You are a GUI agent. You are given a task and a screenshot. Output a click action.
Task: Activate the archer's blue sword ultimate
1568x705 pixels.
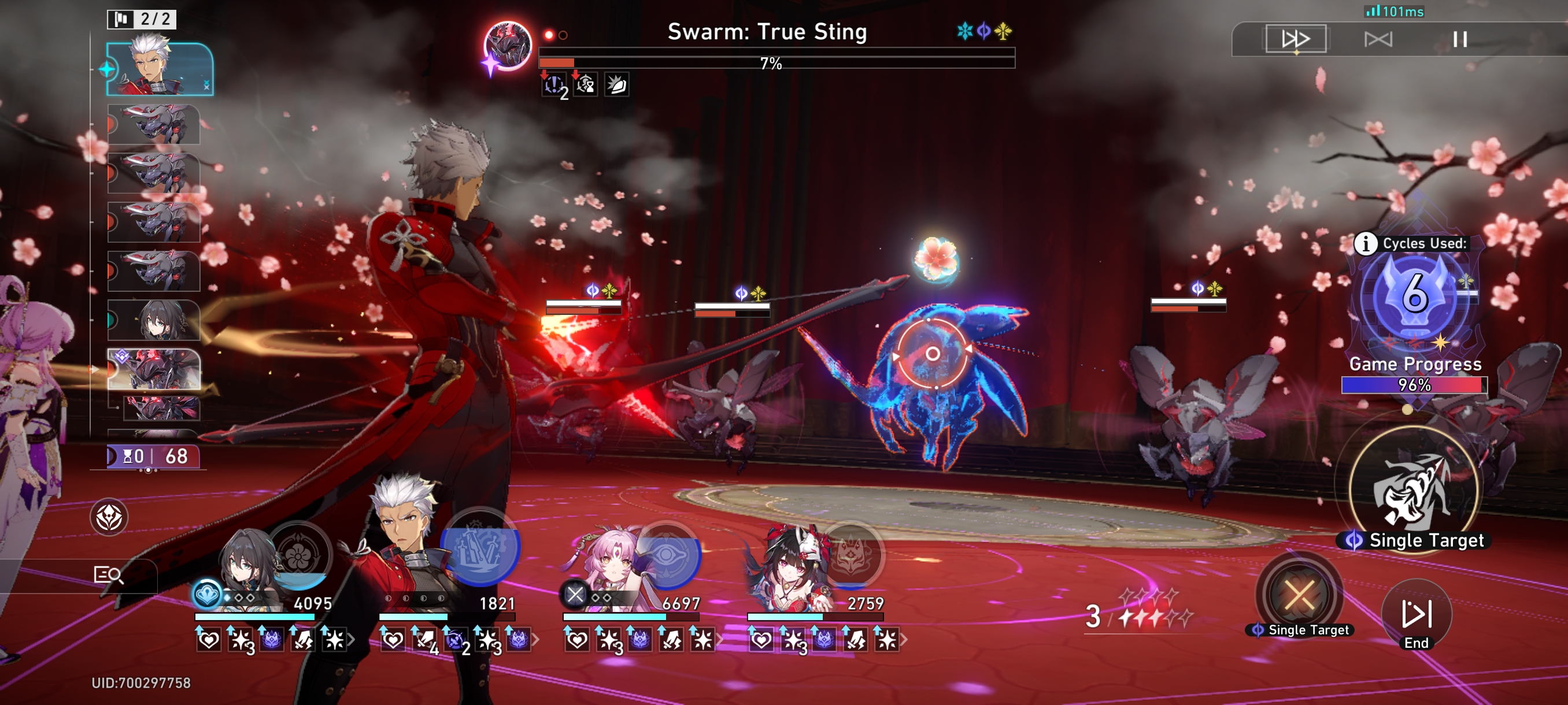pyautogui.click(x=481, y=547)
